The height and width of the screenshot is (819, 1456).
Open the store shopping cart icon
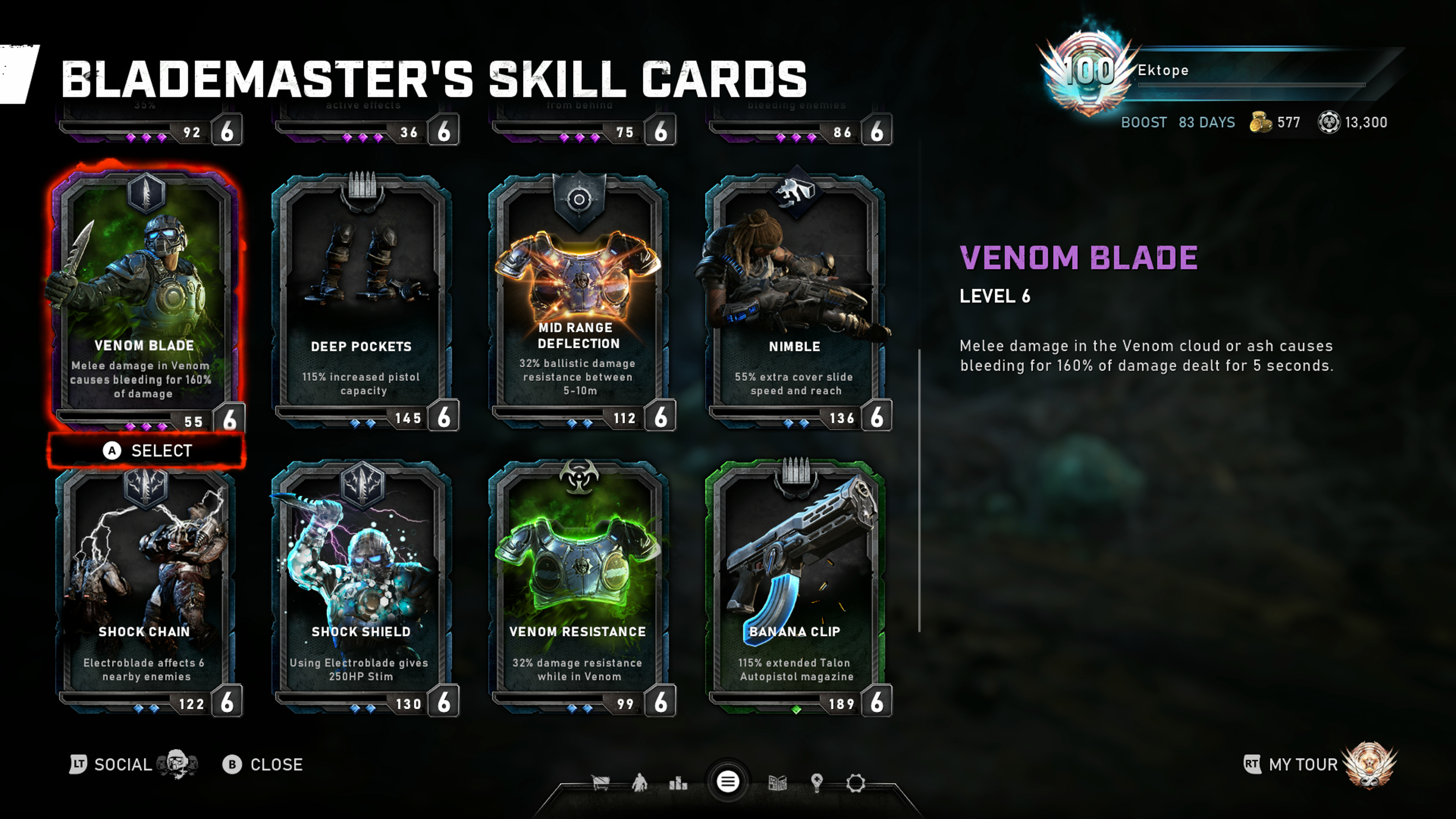[x=600, y=783]
